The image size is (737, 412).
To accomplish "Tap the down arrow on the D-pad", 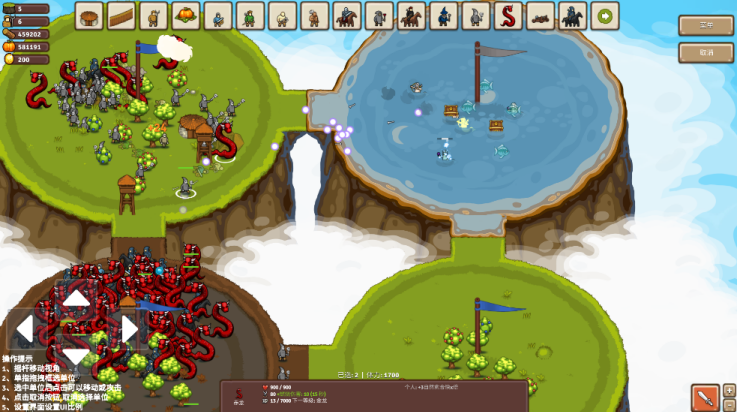I will click(76, 357).
